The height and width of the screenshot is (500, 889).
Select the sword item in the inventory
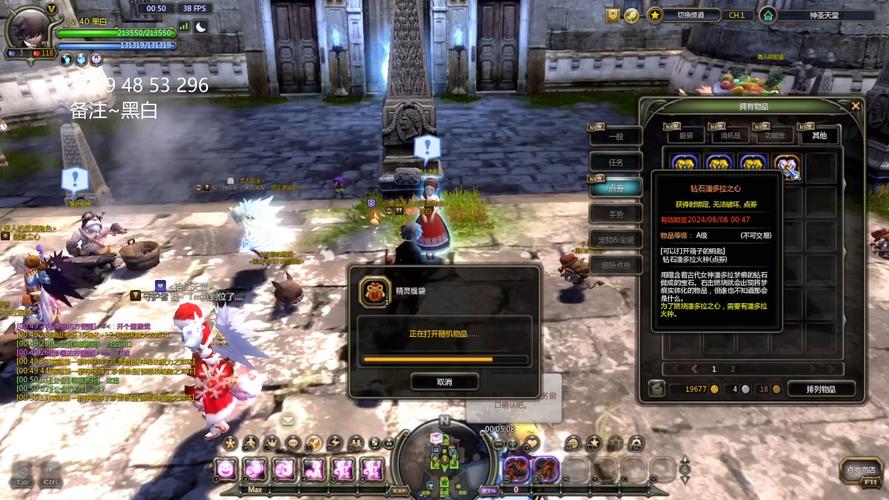786,165
